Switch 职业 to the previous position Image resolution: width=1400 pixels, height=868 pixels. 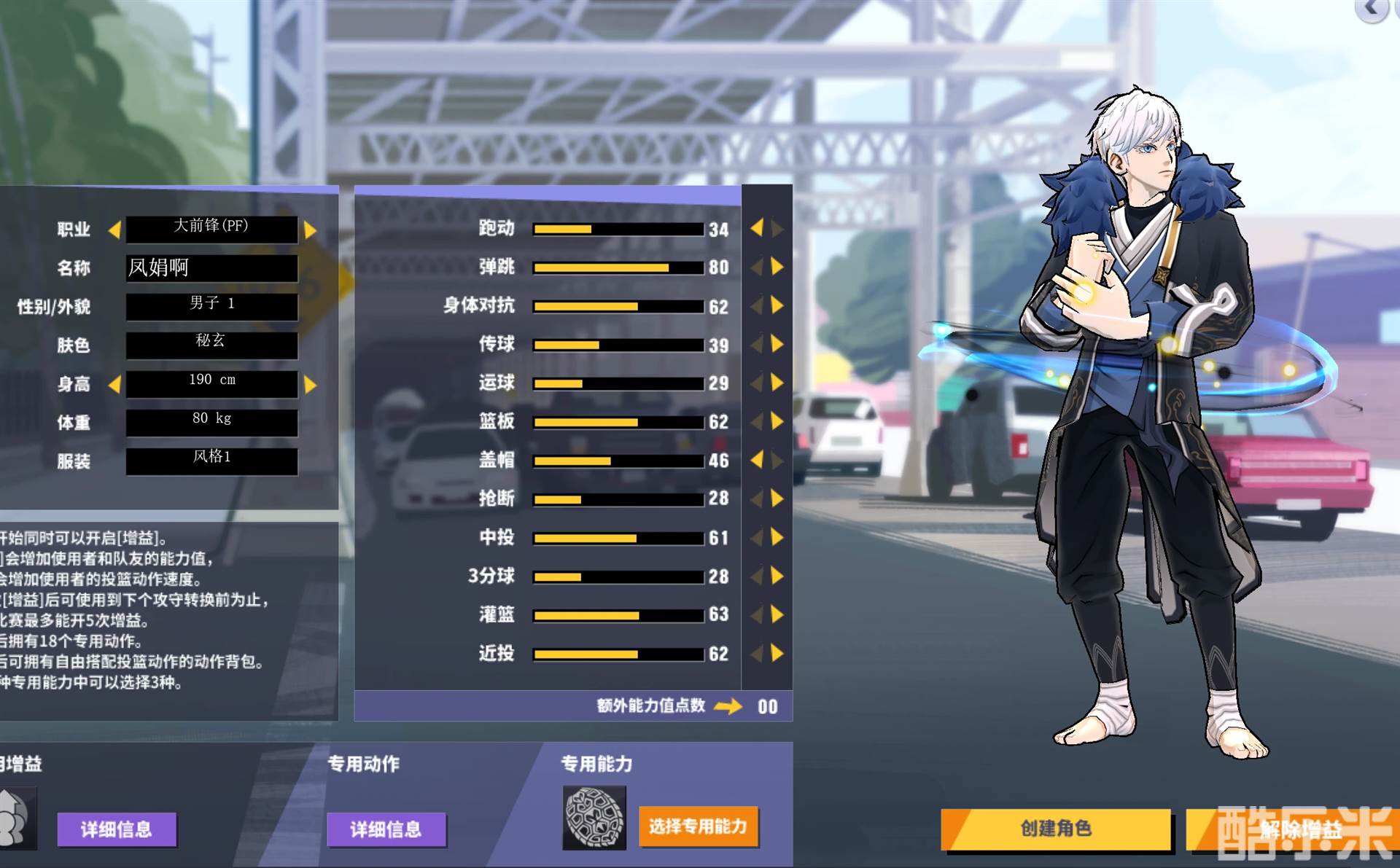114,230
